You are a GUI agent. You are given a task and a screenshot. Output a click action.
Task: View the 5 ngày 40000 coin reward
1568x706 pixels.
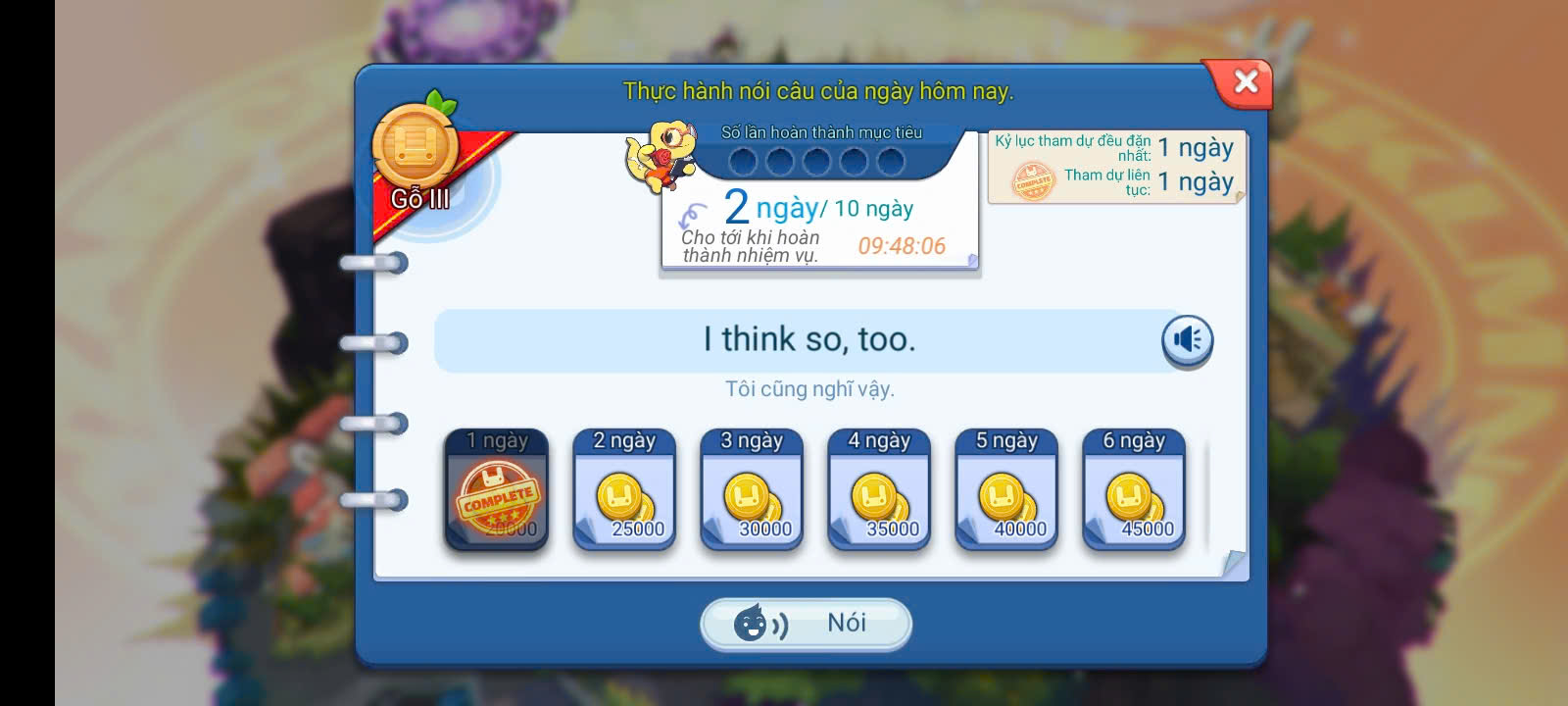coord(1006,490)
